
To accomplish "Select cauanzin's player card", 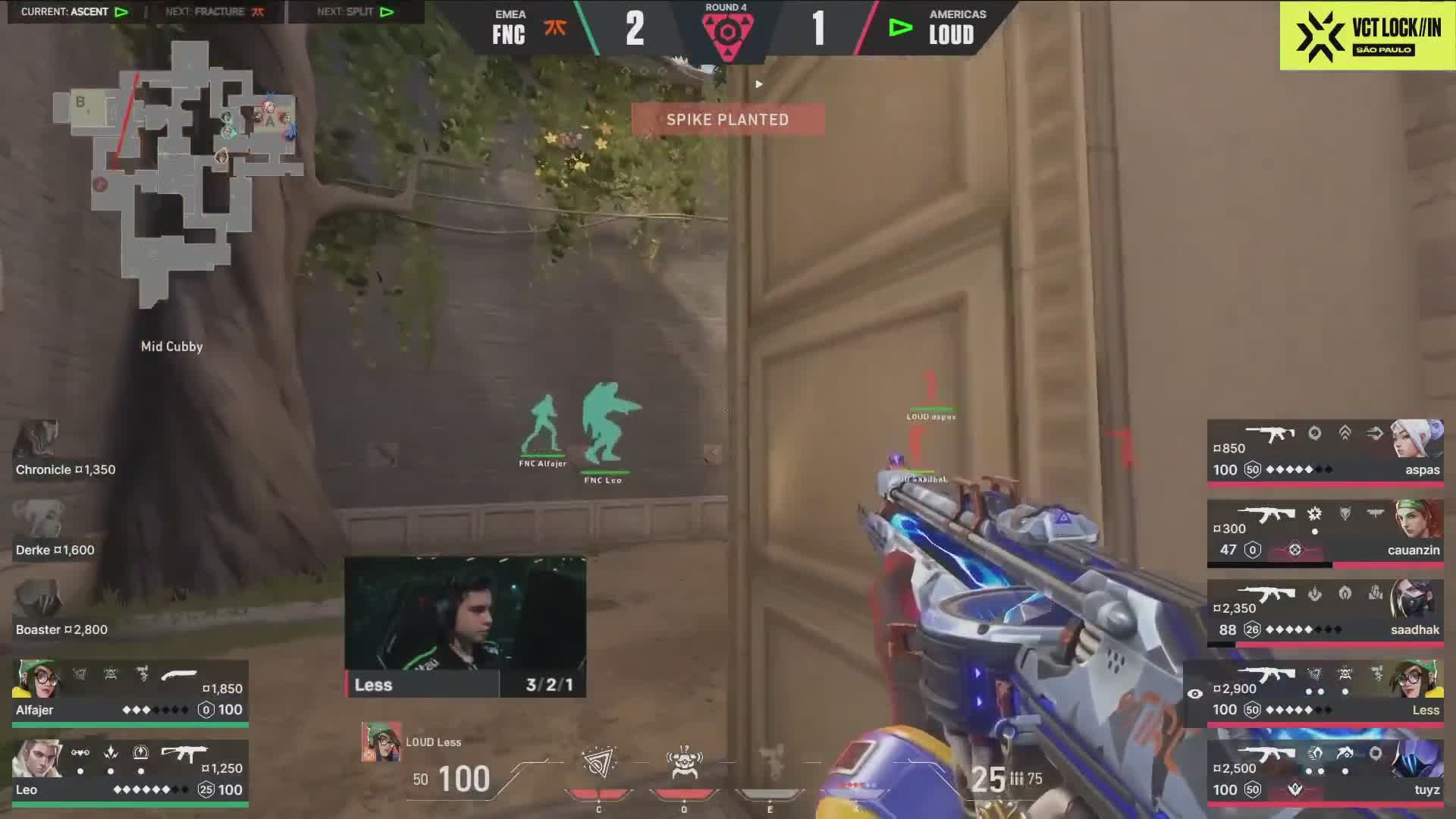I will tap(1326, 532).
